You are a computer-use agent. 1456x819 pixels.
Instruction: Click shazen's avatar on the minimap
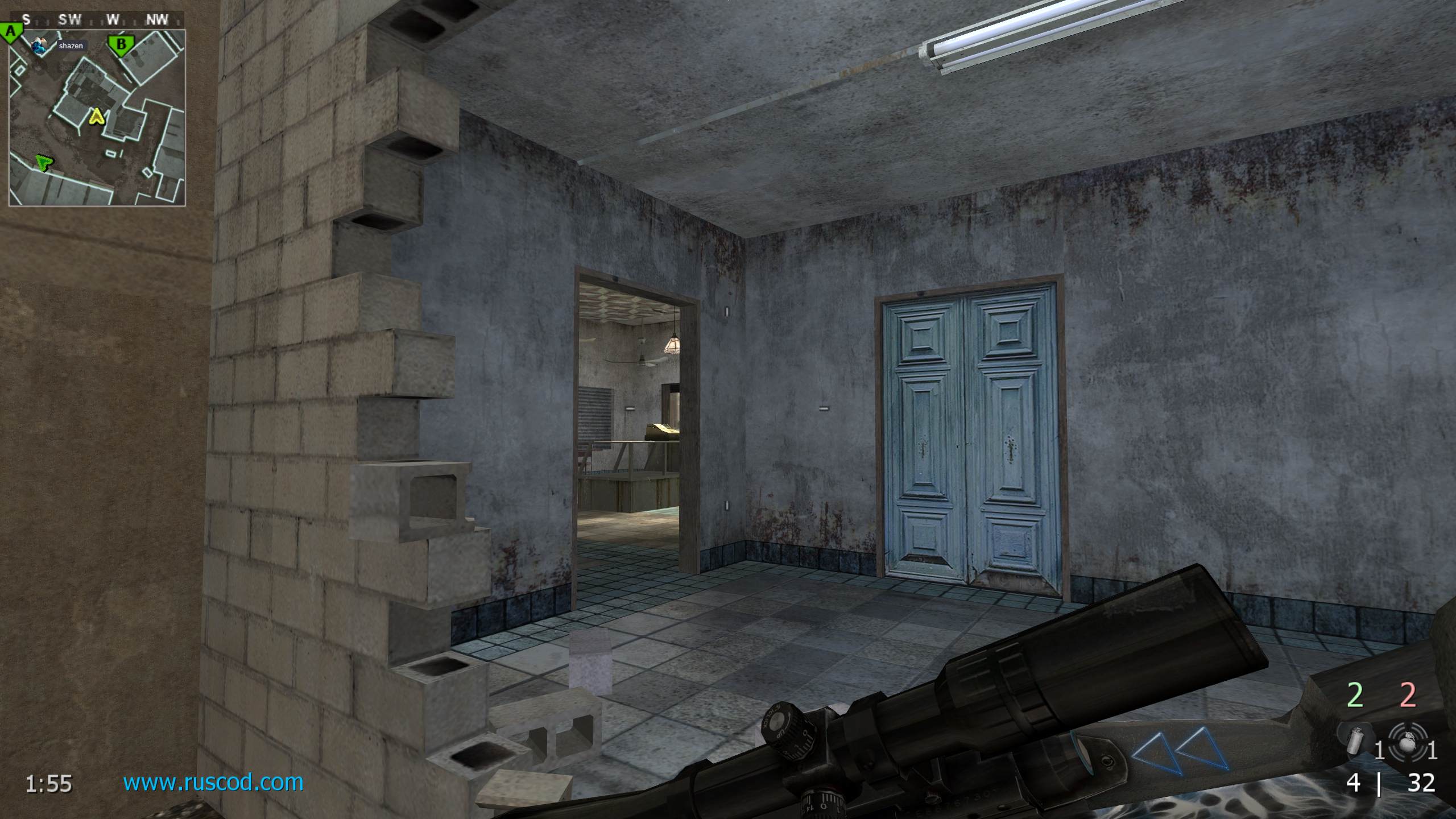click(40, 46)
